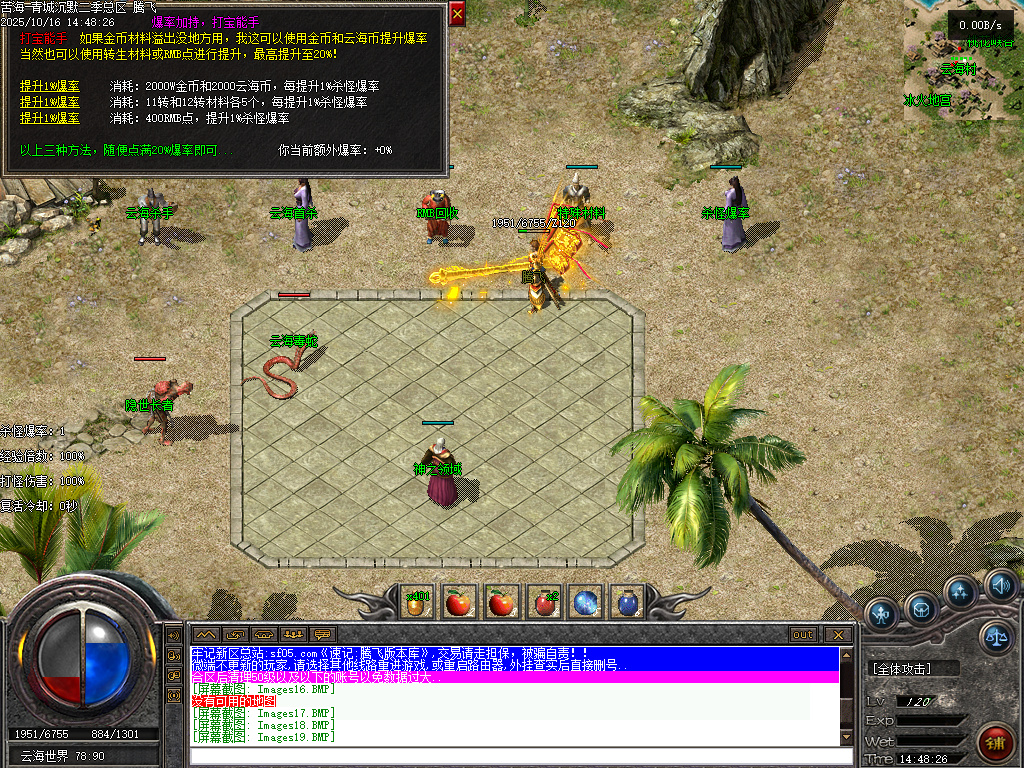Open the red 铺 shop button

(993, 742)
